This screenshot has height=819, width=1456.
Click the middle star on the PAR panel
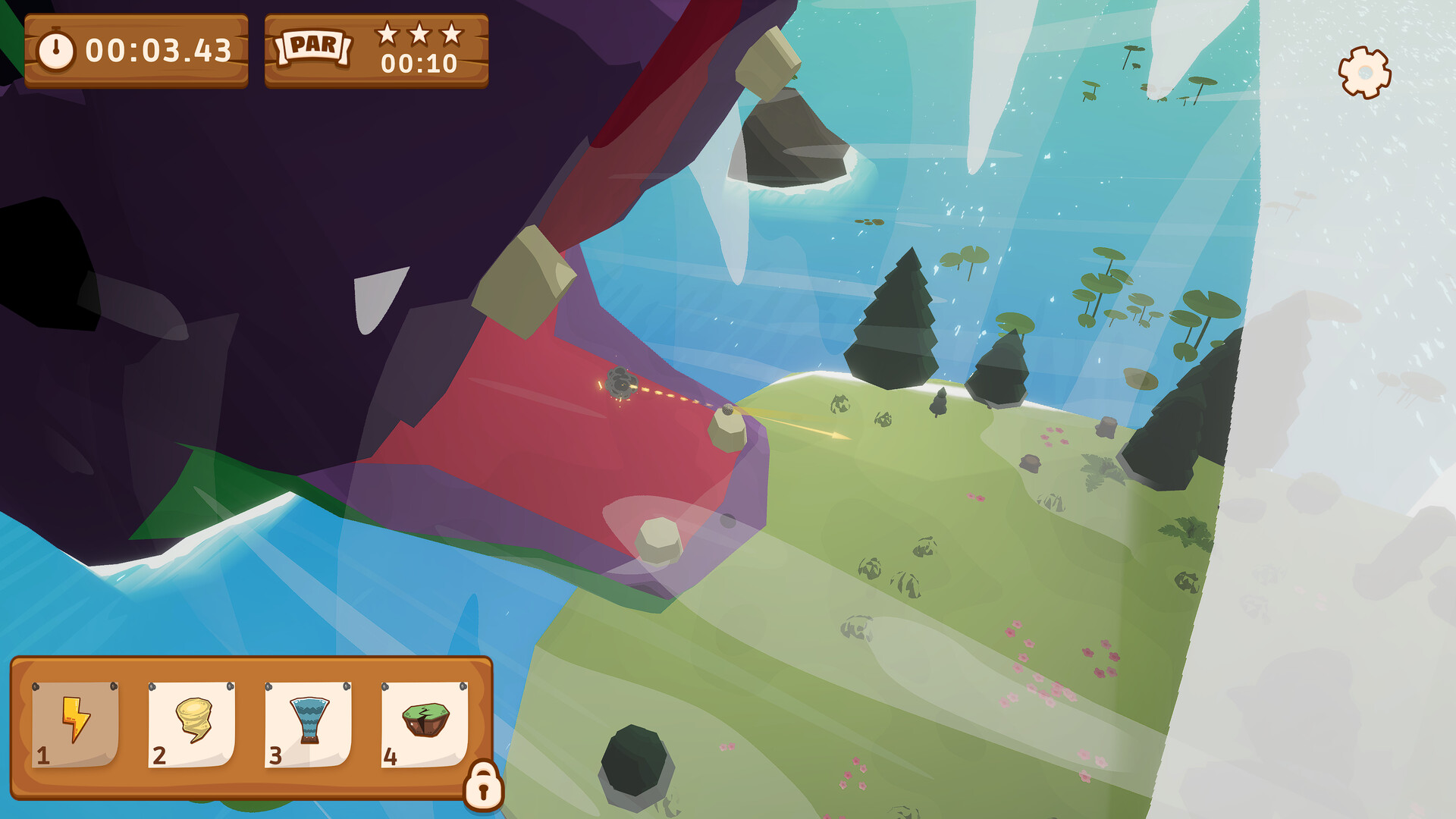pos(419,33)
